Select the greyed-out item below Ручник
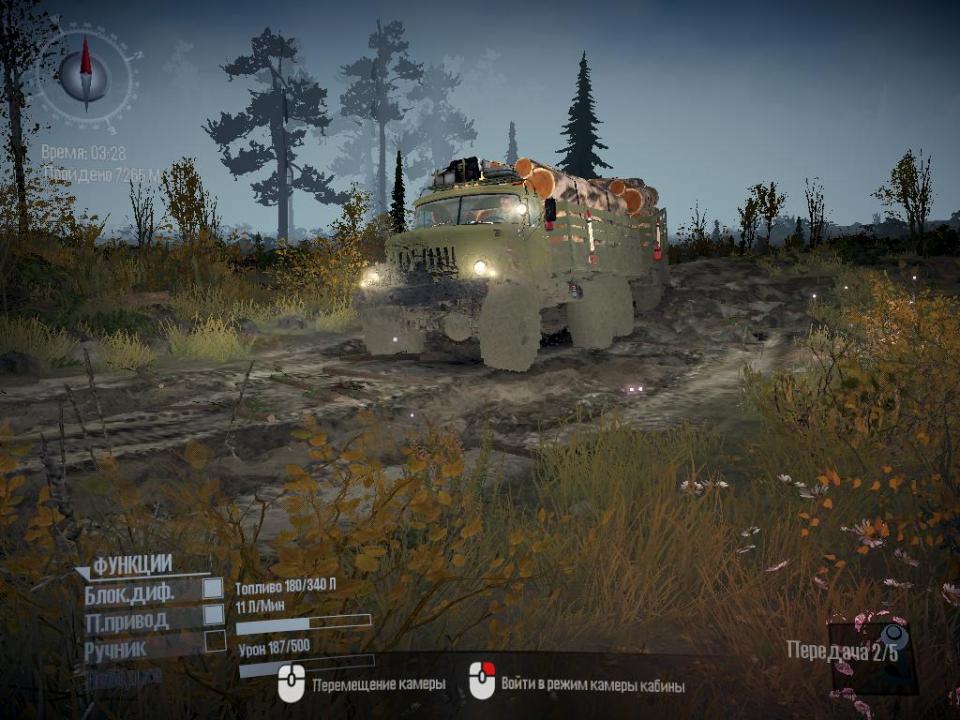 [x=123, y=676]
